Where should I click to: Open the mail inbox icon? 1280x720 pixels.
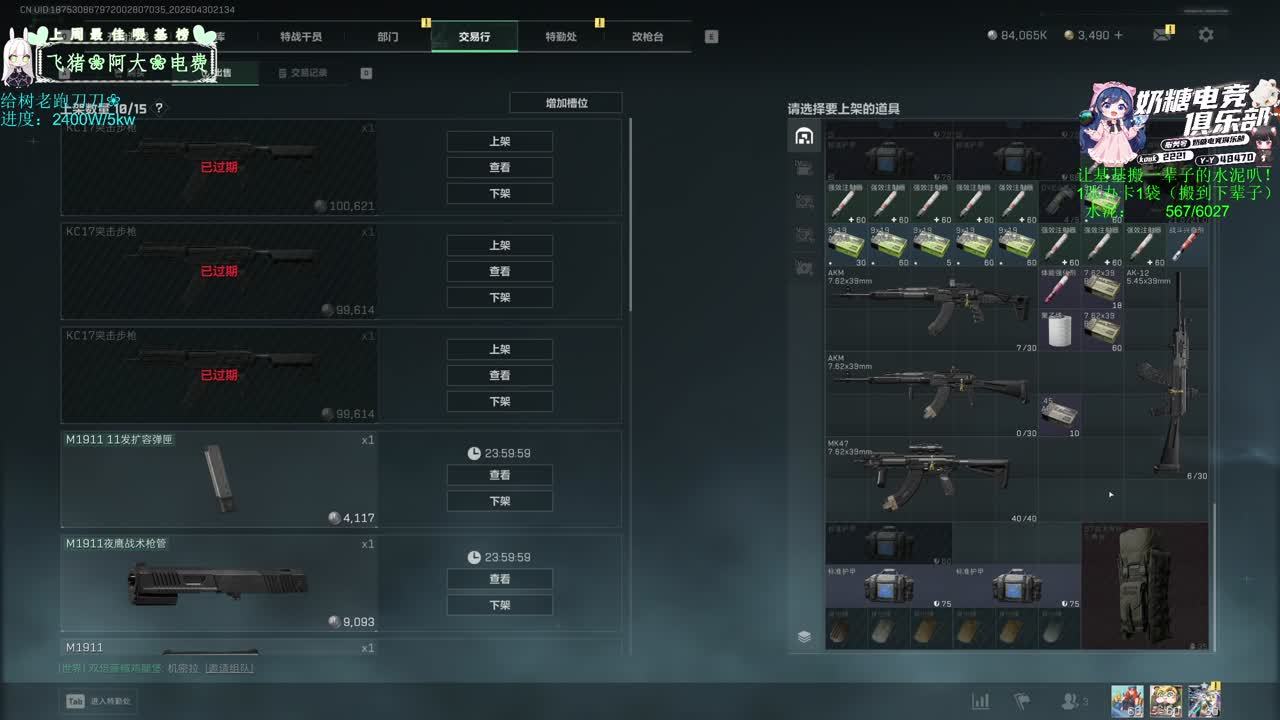(1162, 35)
